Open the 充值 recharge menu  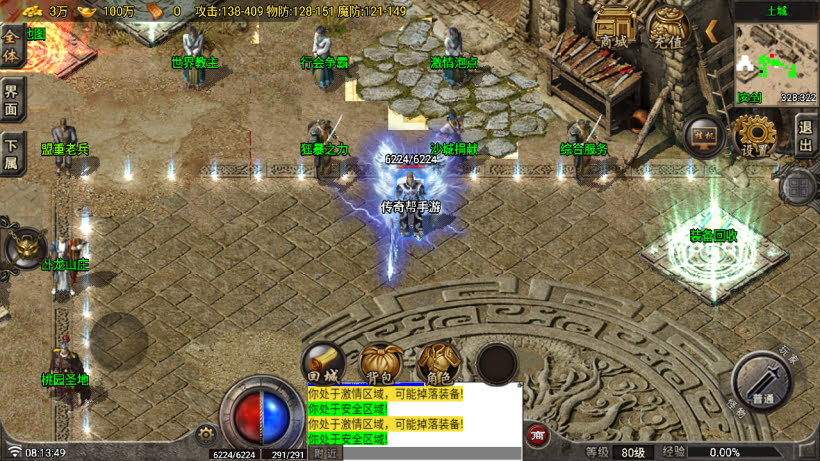(x=668, y=30)
